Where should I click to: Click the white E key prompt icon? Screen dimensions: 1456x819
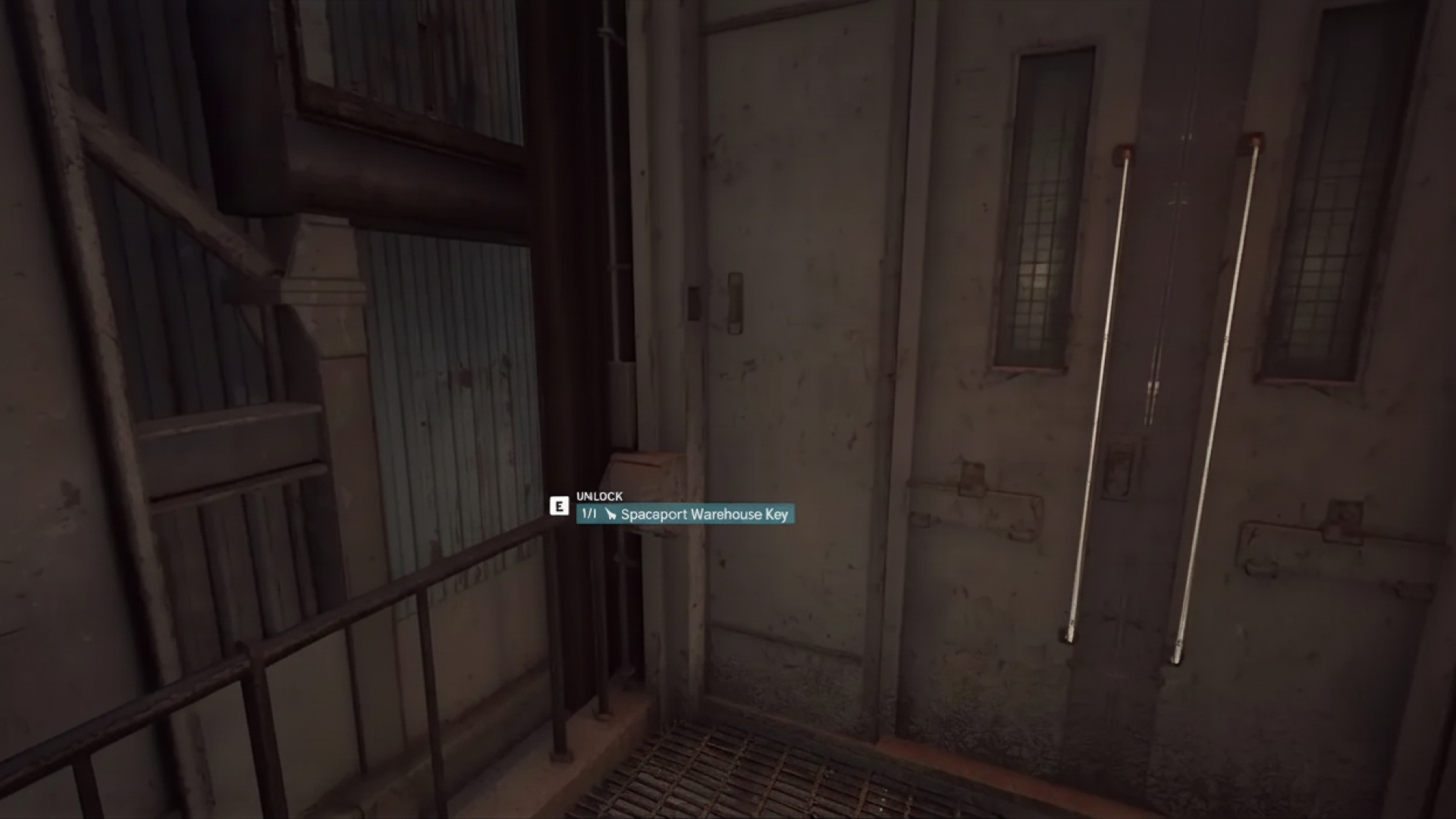point(559,507)
